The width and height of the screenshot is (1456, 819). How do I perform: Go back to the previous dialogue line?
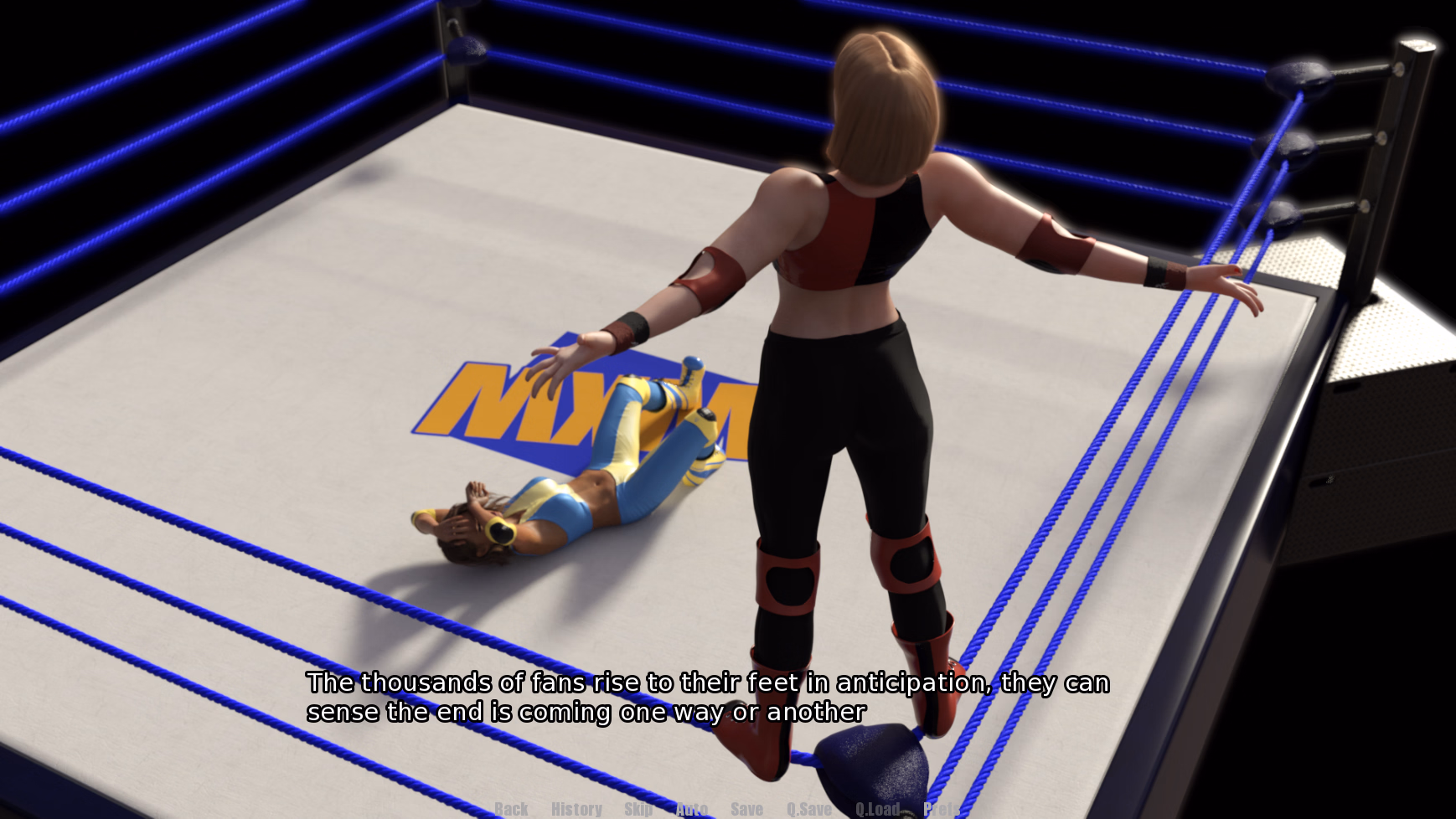coord(510,808)
